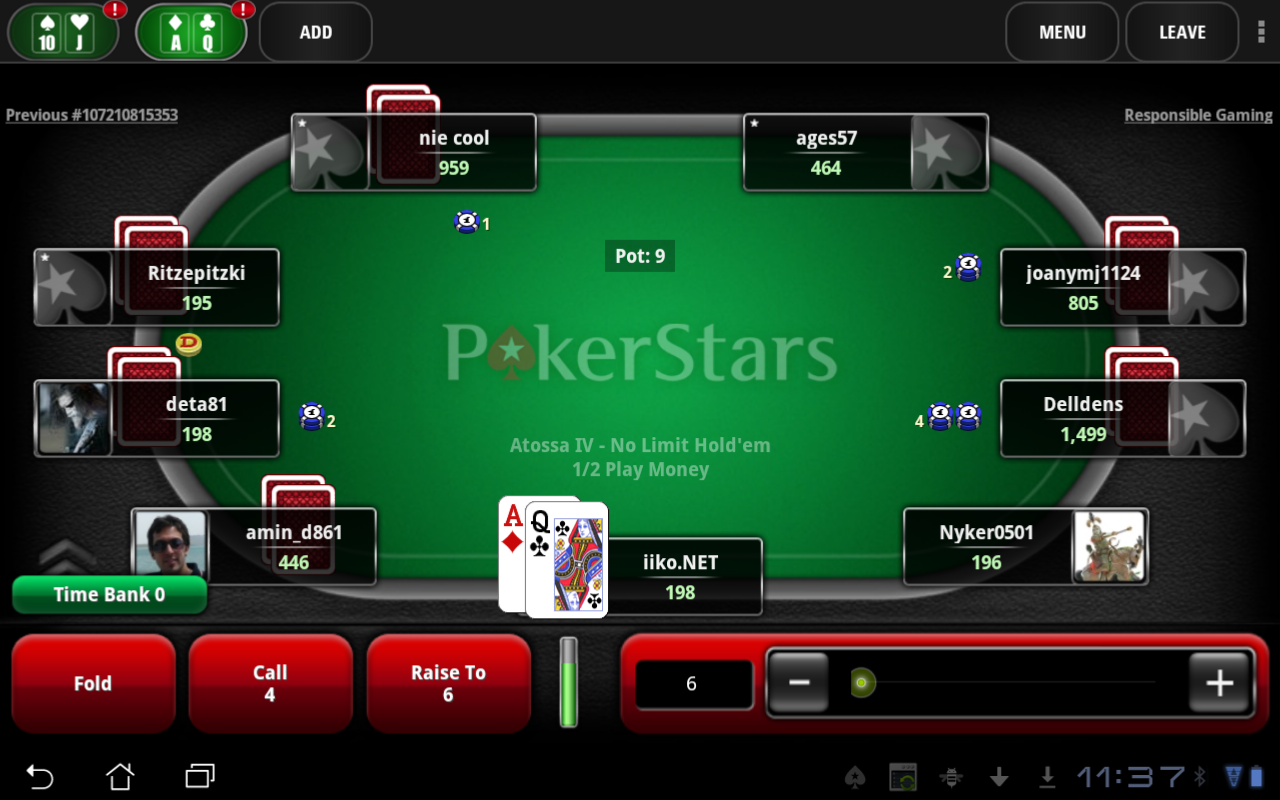This screenshot has height=800, width=1280.
Task: Open the recent apps icon
Action: tap(198, 776)
